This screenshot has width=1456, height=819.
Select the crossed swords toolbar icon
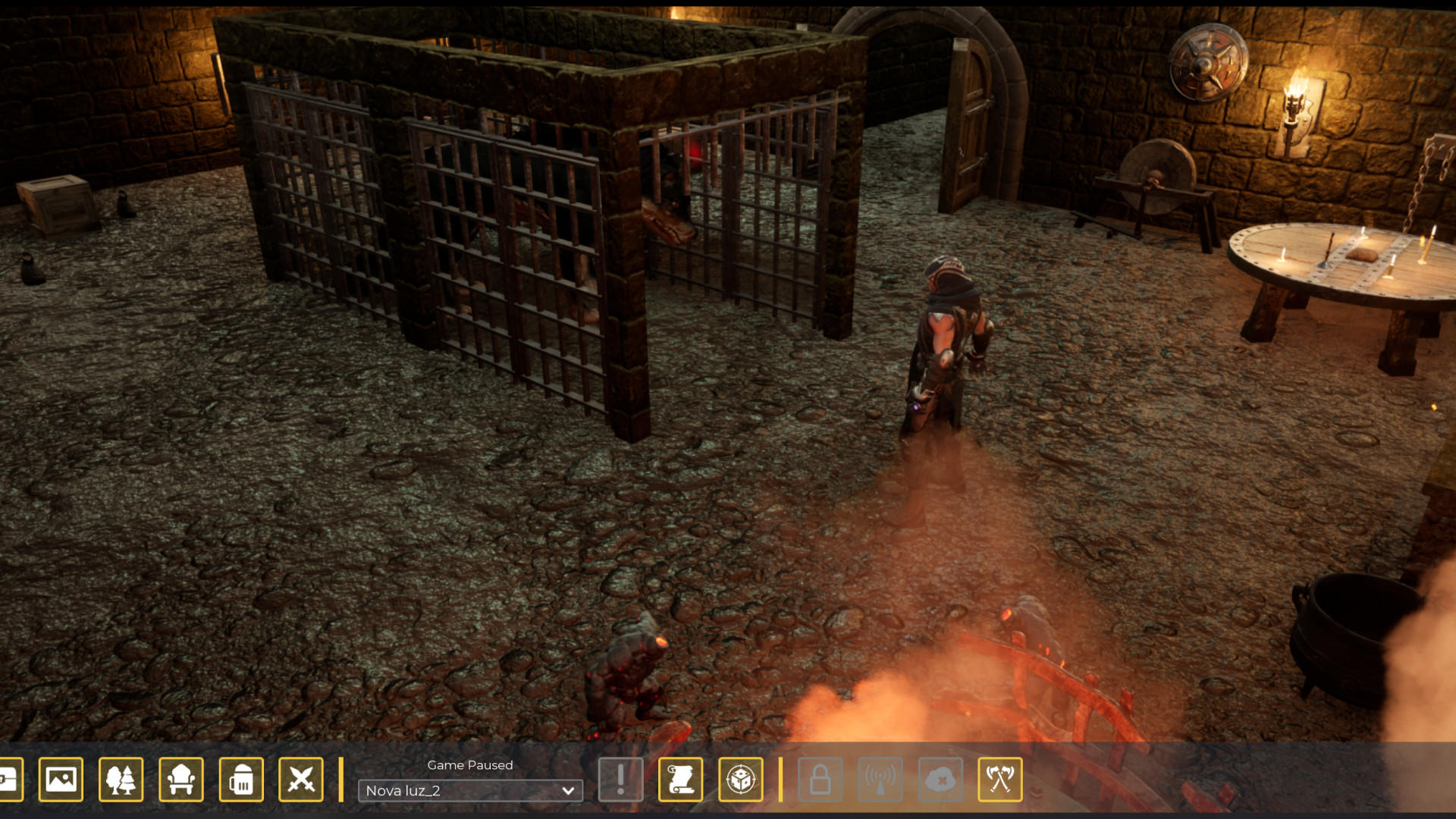point(301,780)
